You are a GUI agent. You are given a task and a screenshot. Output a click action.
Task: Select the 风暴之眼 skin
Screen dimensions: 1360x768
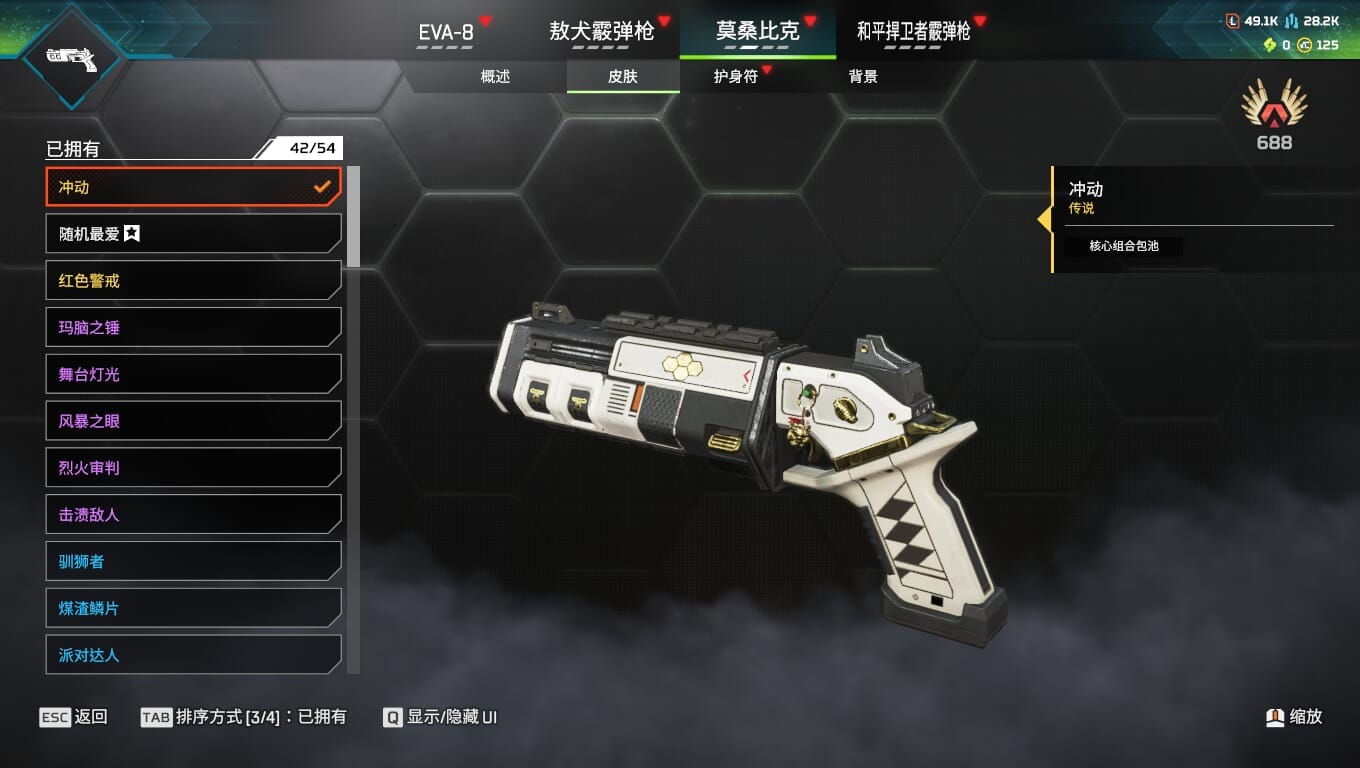pyautogui.click(x=194, y=421)
